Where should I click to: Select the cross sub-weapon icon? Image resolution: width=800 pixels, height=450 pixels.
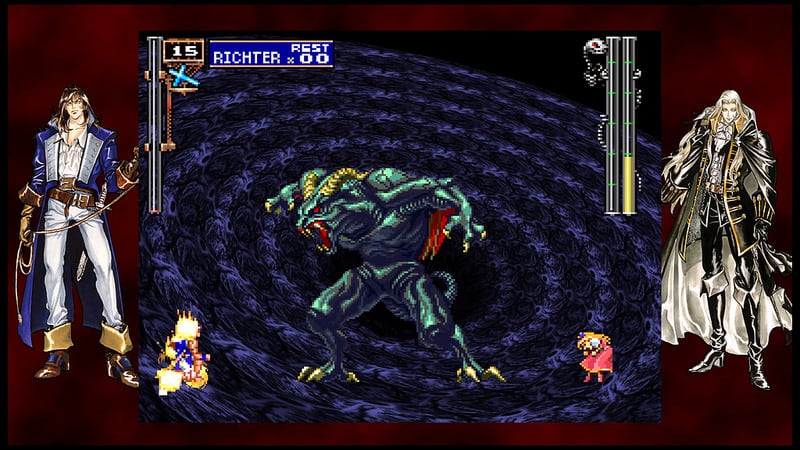tap(182, 76)
